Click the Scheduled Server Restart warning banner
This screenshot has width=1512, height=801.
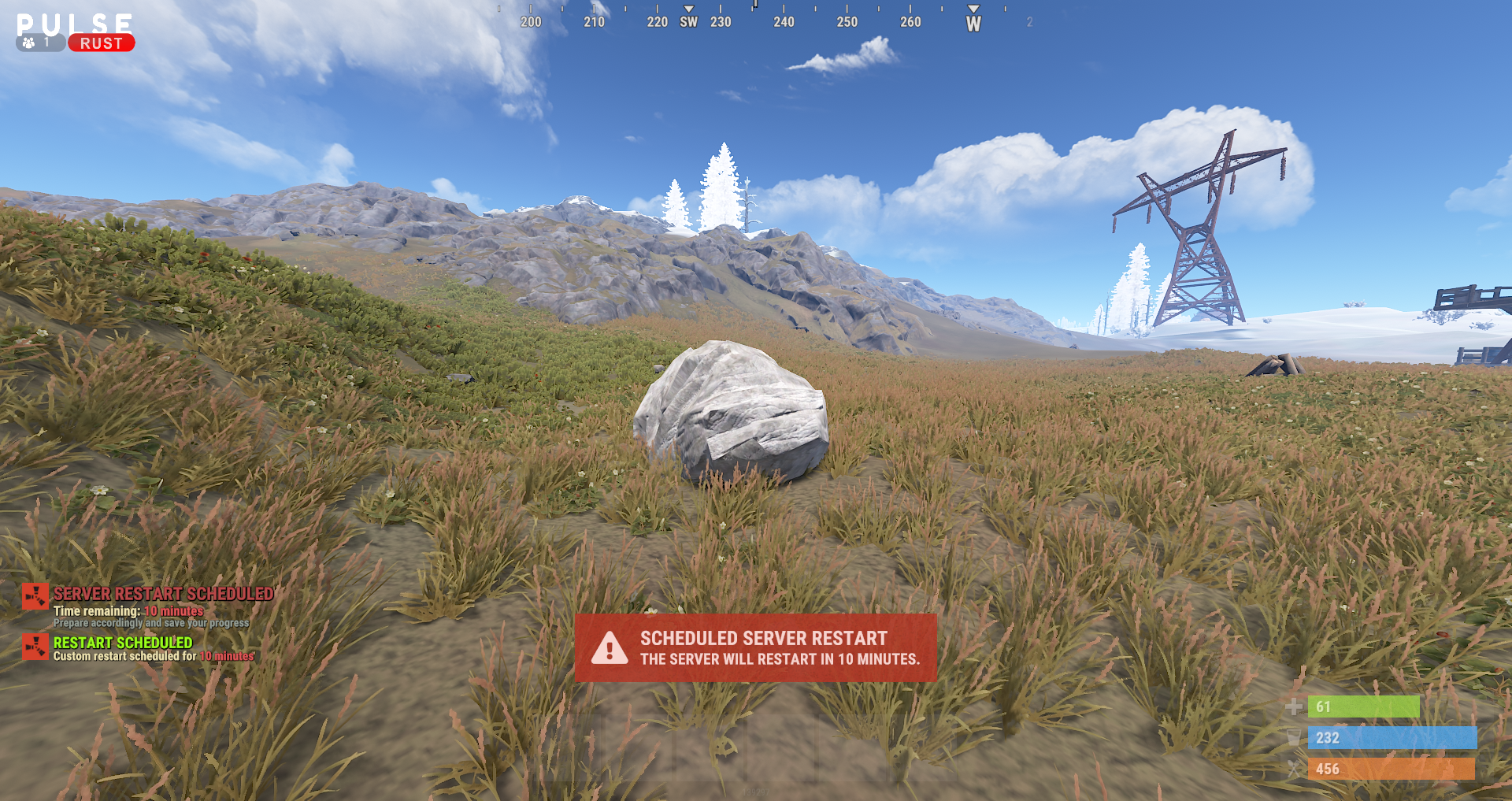pyautogui.click(x=755, y=647)
